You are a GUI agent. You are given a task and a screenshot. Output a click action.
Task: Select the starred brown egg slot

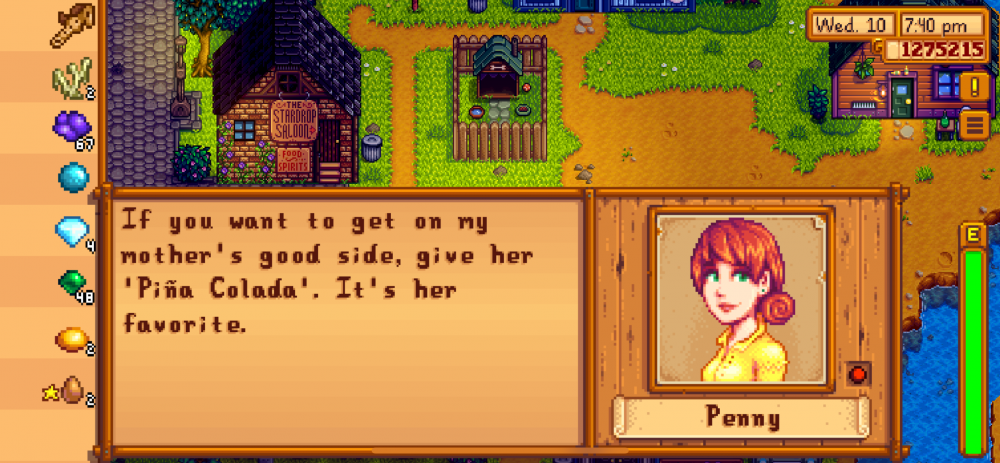[70, 390]
